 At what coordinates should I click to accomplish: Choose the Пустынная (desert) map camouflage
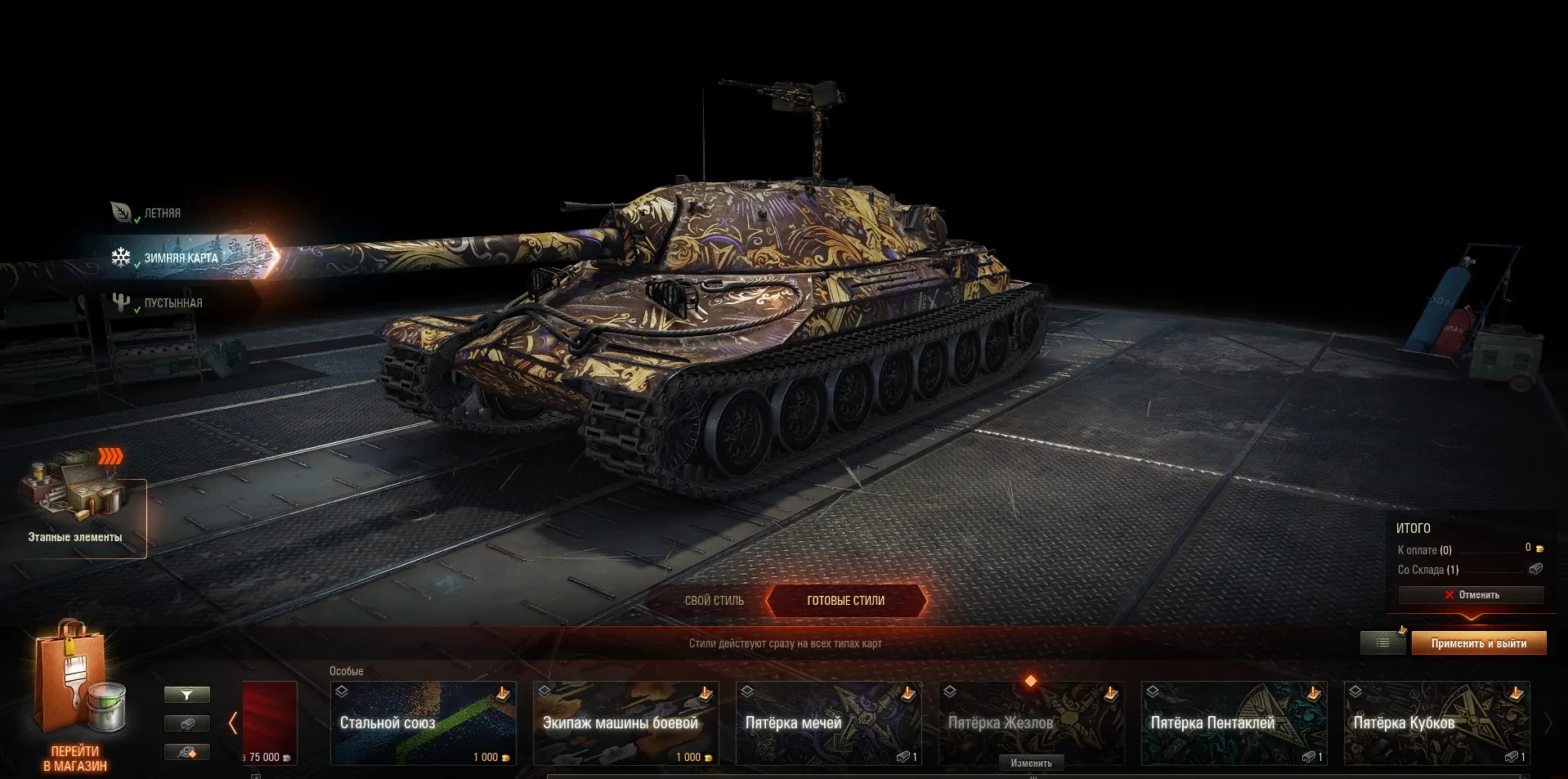(172, 303)
